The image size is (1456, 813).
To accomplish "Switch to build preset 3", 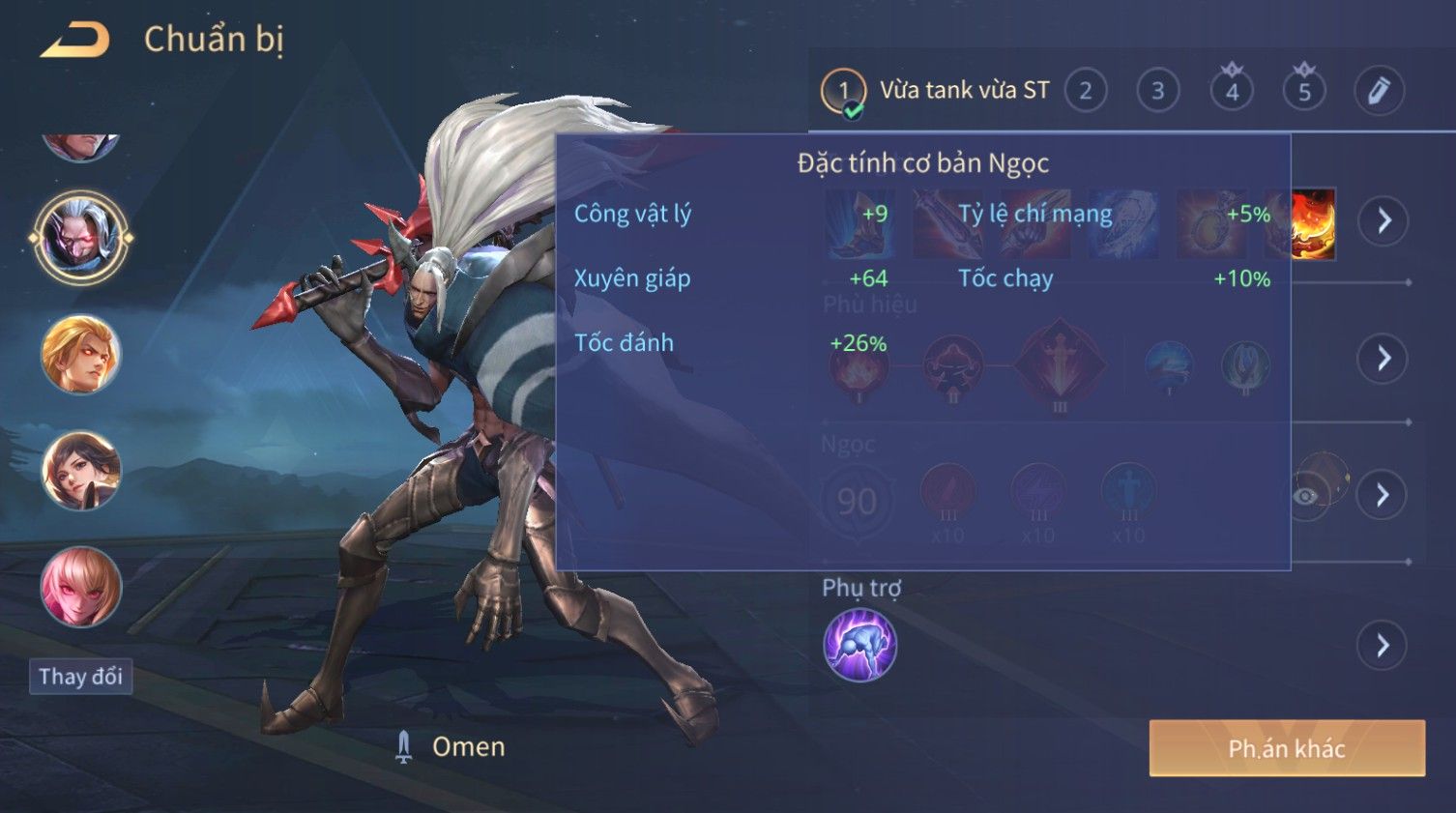I will point(1157,91).
